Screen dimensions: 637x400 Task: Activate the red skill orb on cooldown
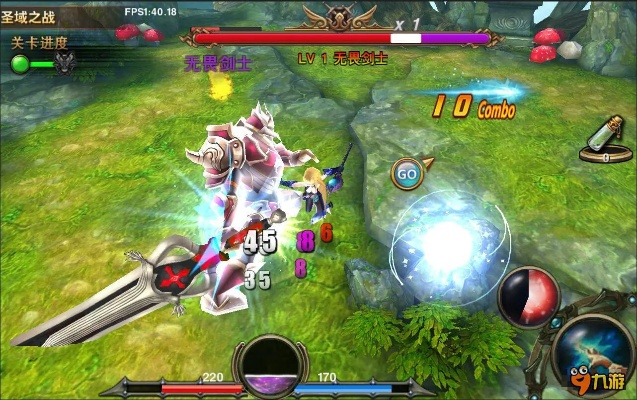coord(529,297)
